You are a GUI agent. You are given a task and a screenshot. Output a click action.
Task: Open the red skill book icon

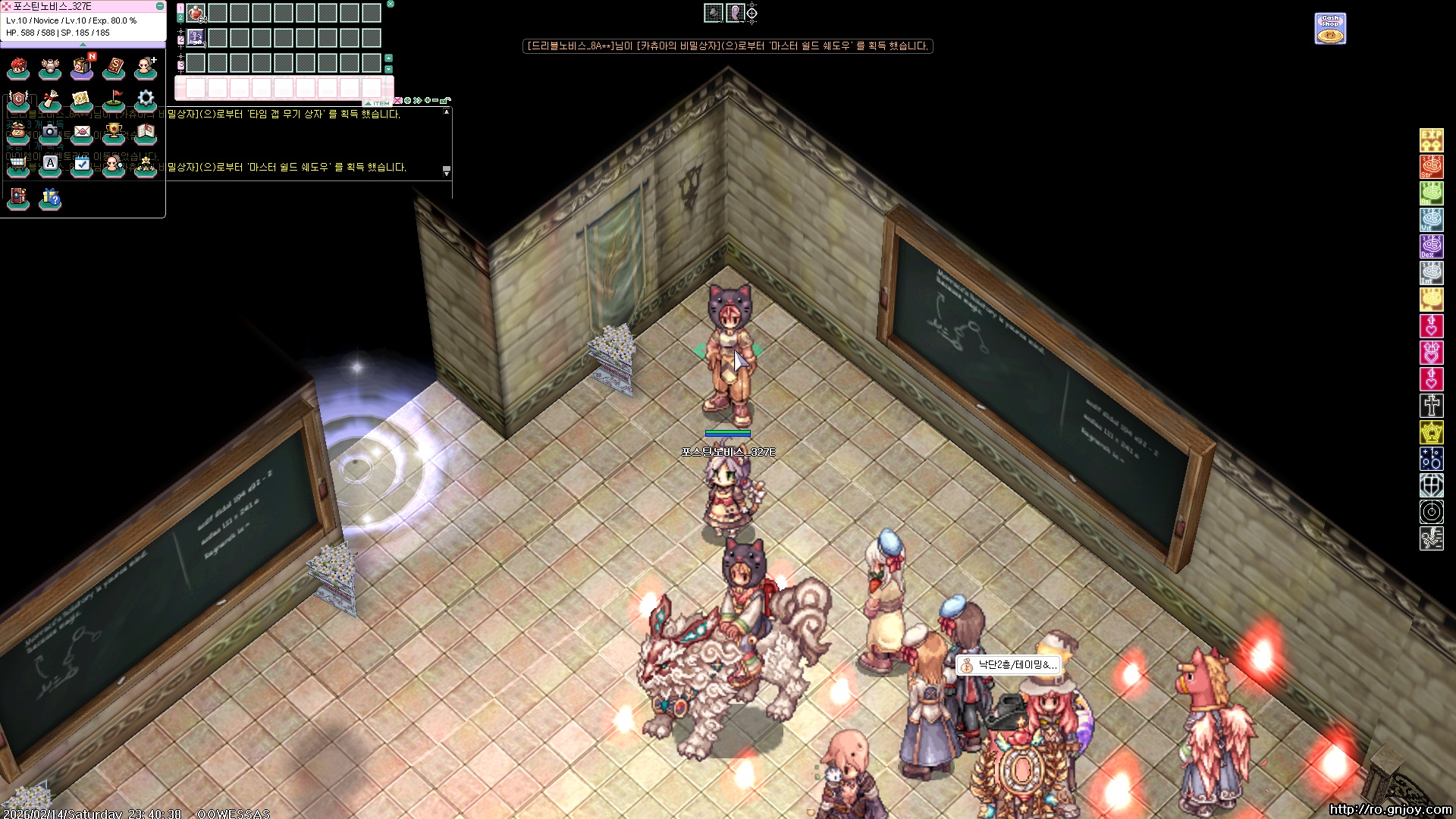pyautogui.click(x=114, y=68)
